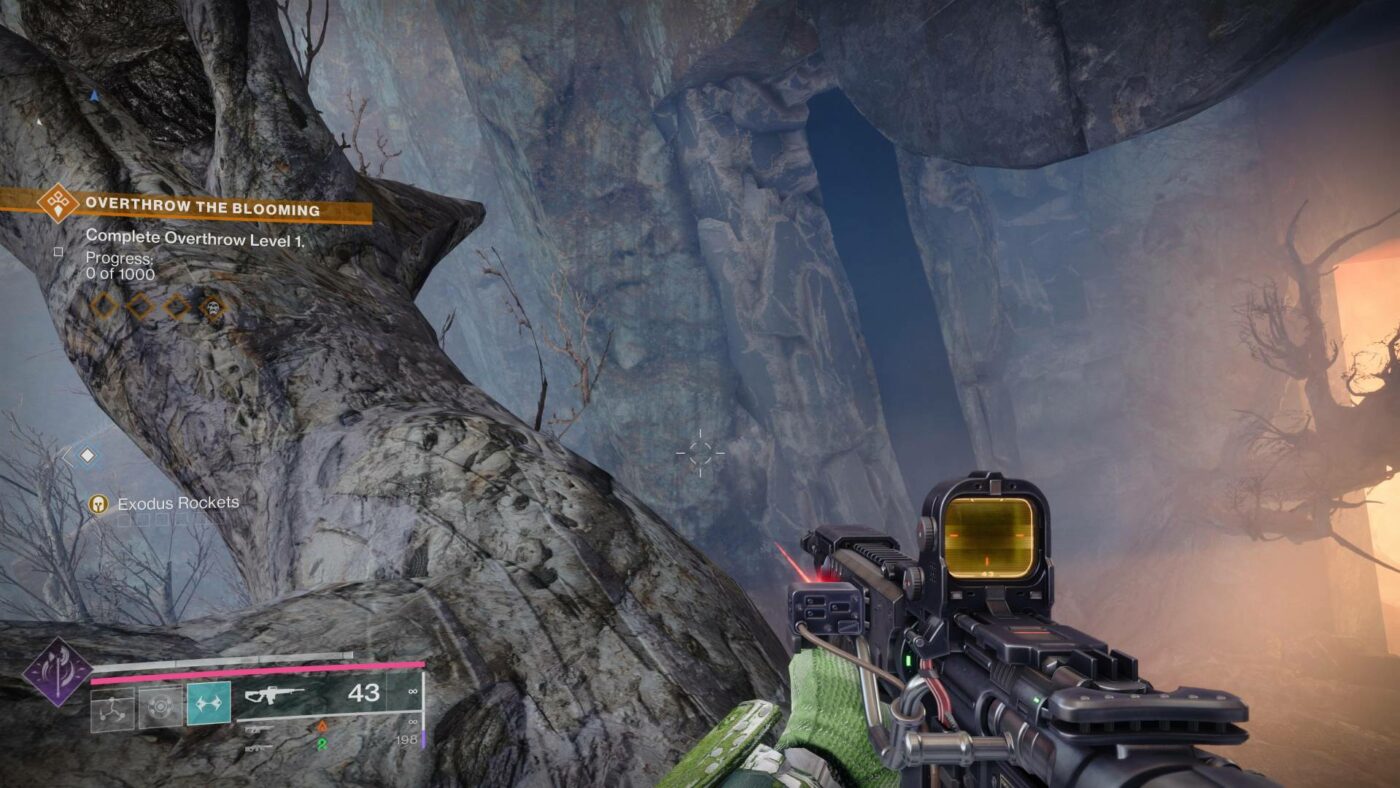
Task: Click the green heavy ammo icon
Action: (x=323, y=742)
